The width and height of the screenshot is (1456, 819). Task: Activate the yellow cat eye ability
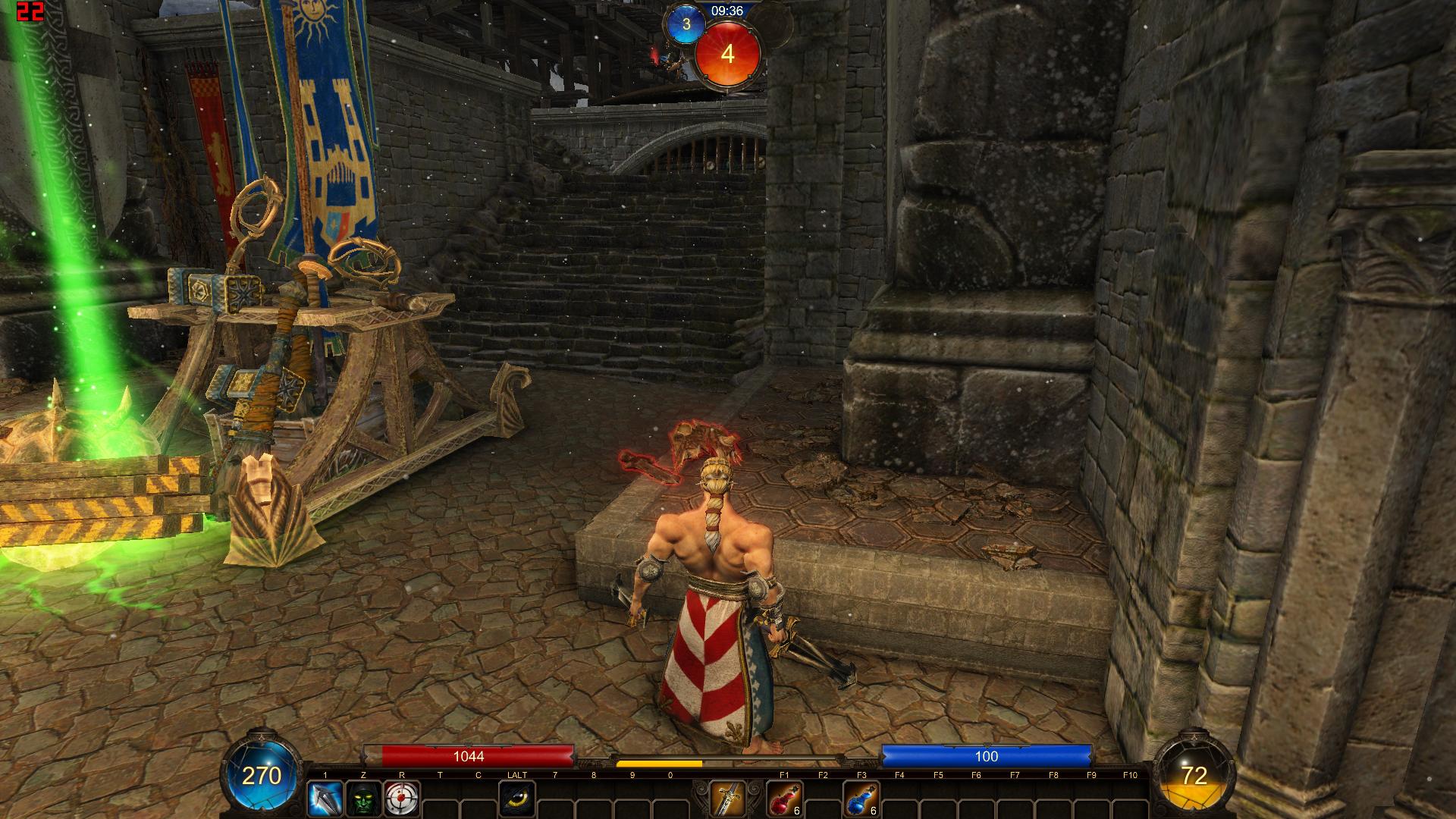(x=517, y=799)
